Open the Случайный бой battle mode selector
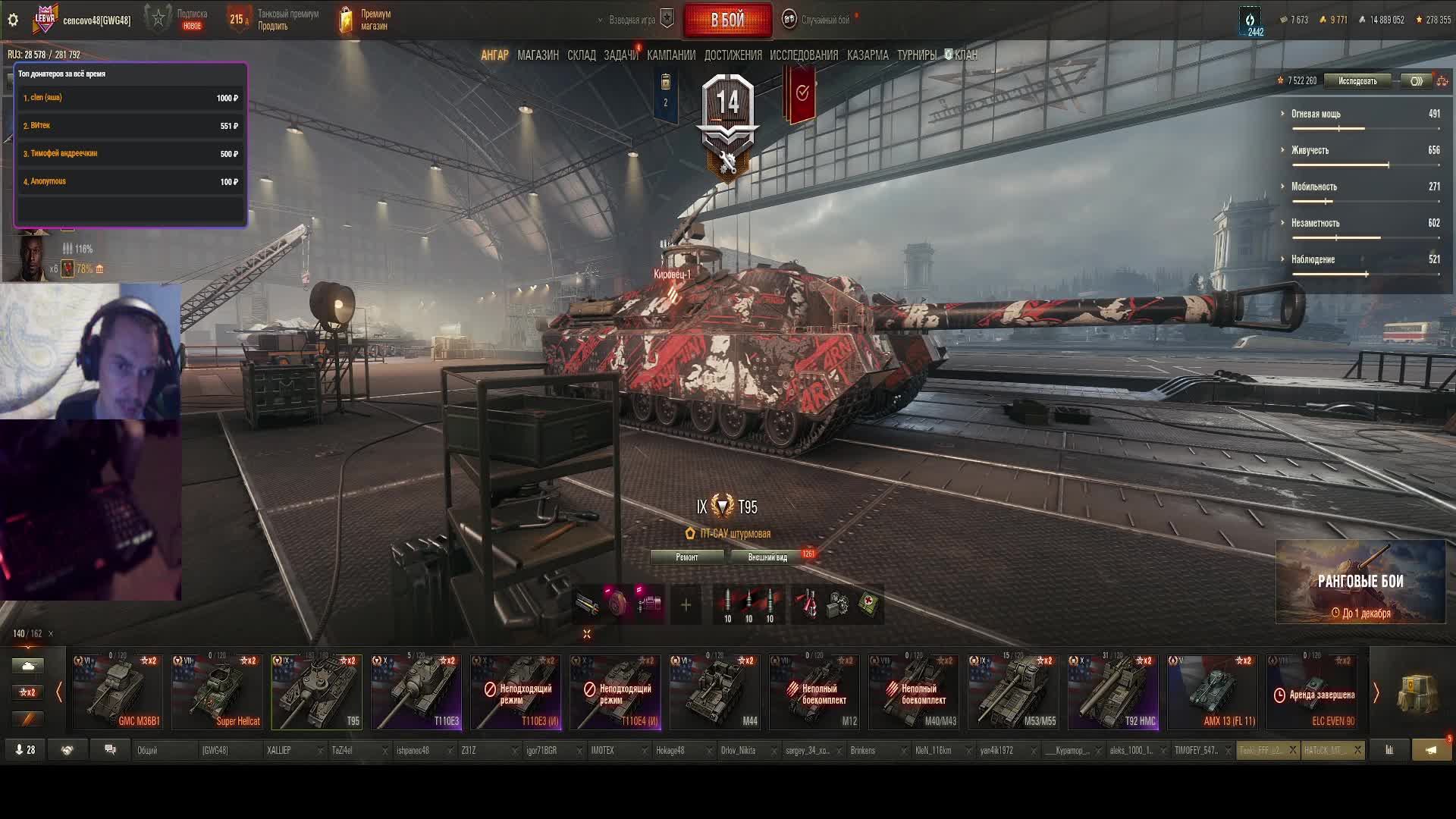Viewport: 1456px width, 819px height. [825, 20]
